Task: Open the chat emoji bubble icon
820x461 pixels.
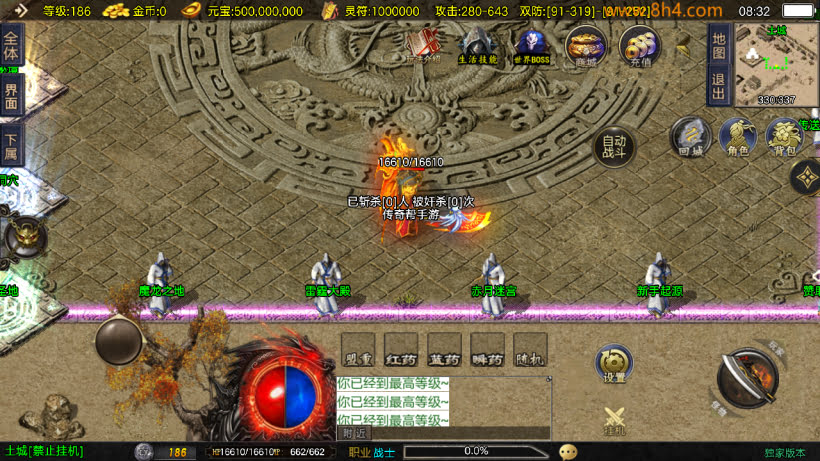Action: (568, 451)
